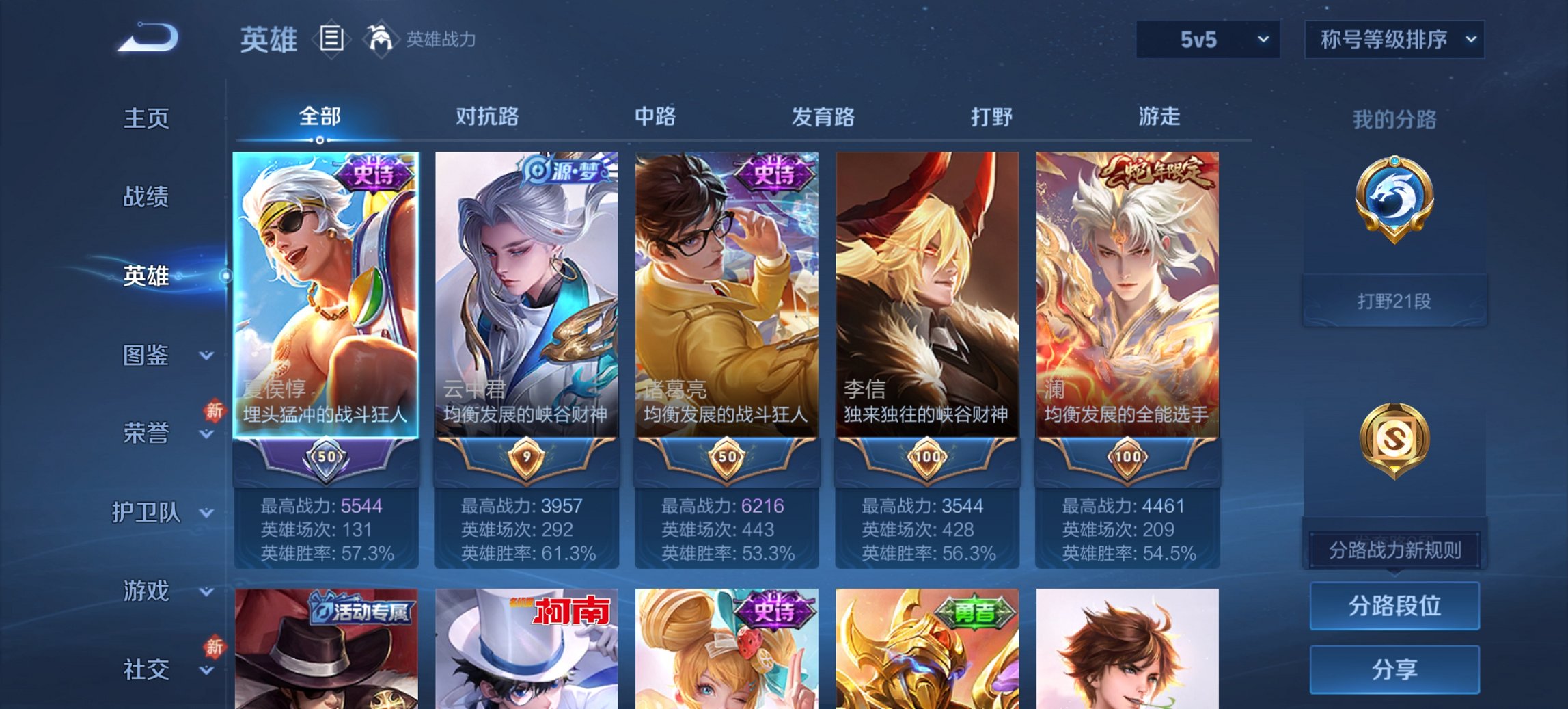Open the 5v5 mode dropdown
Image resolution: width=1568 pixels, height=709 pixels.
pos(1208,40)
